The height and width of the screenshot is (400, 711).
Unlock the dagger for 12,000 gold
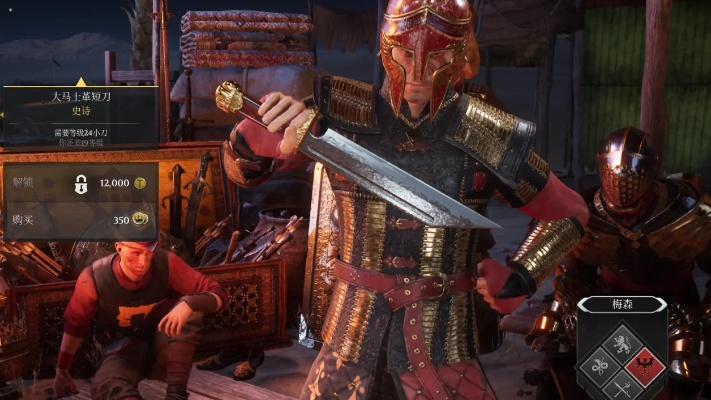[80, 184]
